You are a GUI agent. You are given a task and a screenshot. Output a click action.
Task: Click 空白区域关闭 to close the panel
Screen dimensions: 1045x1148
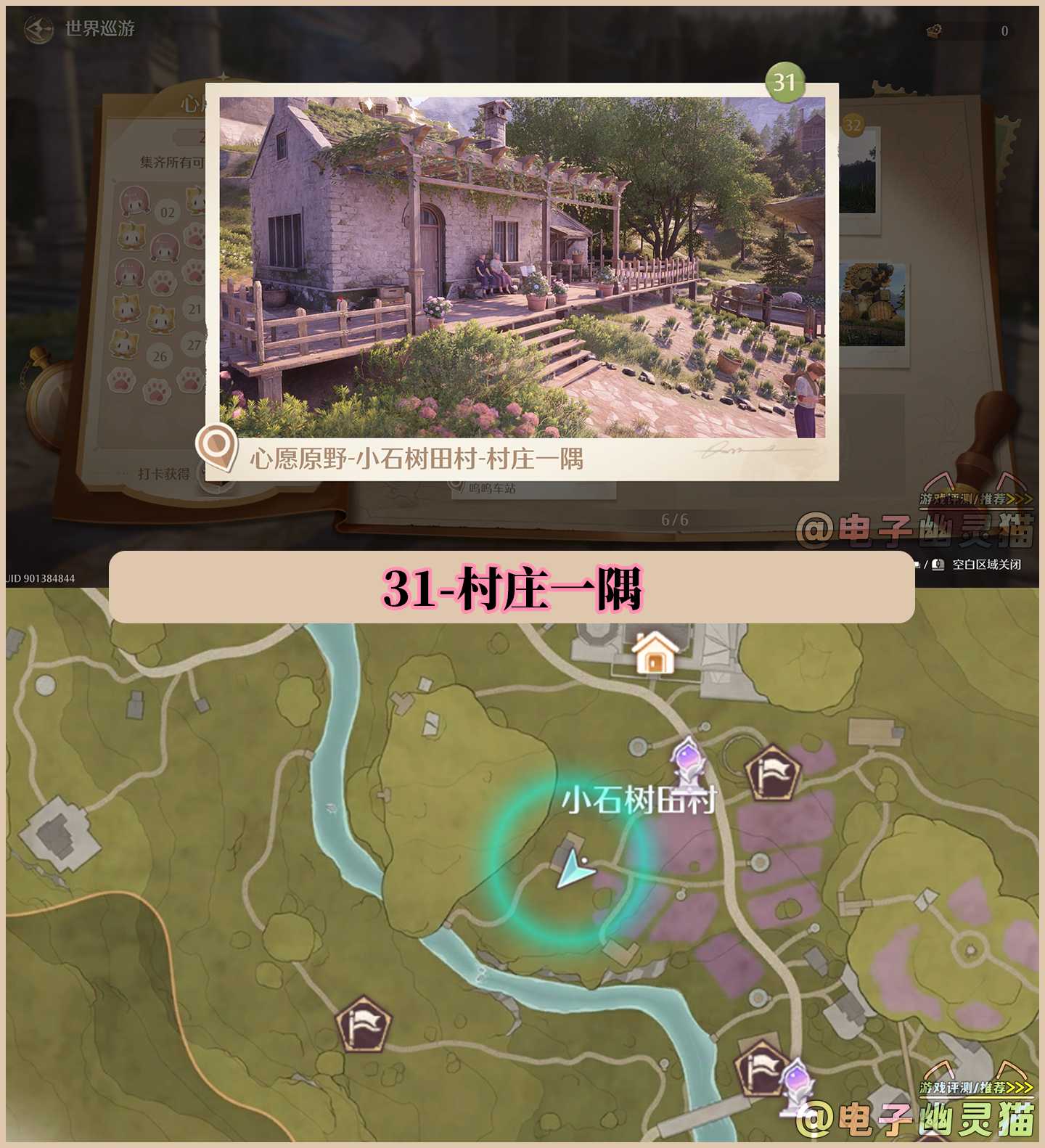tap(987, 565)
